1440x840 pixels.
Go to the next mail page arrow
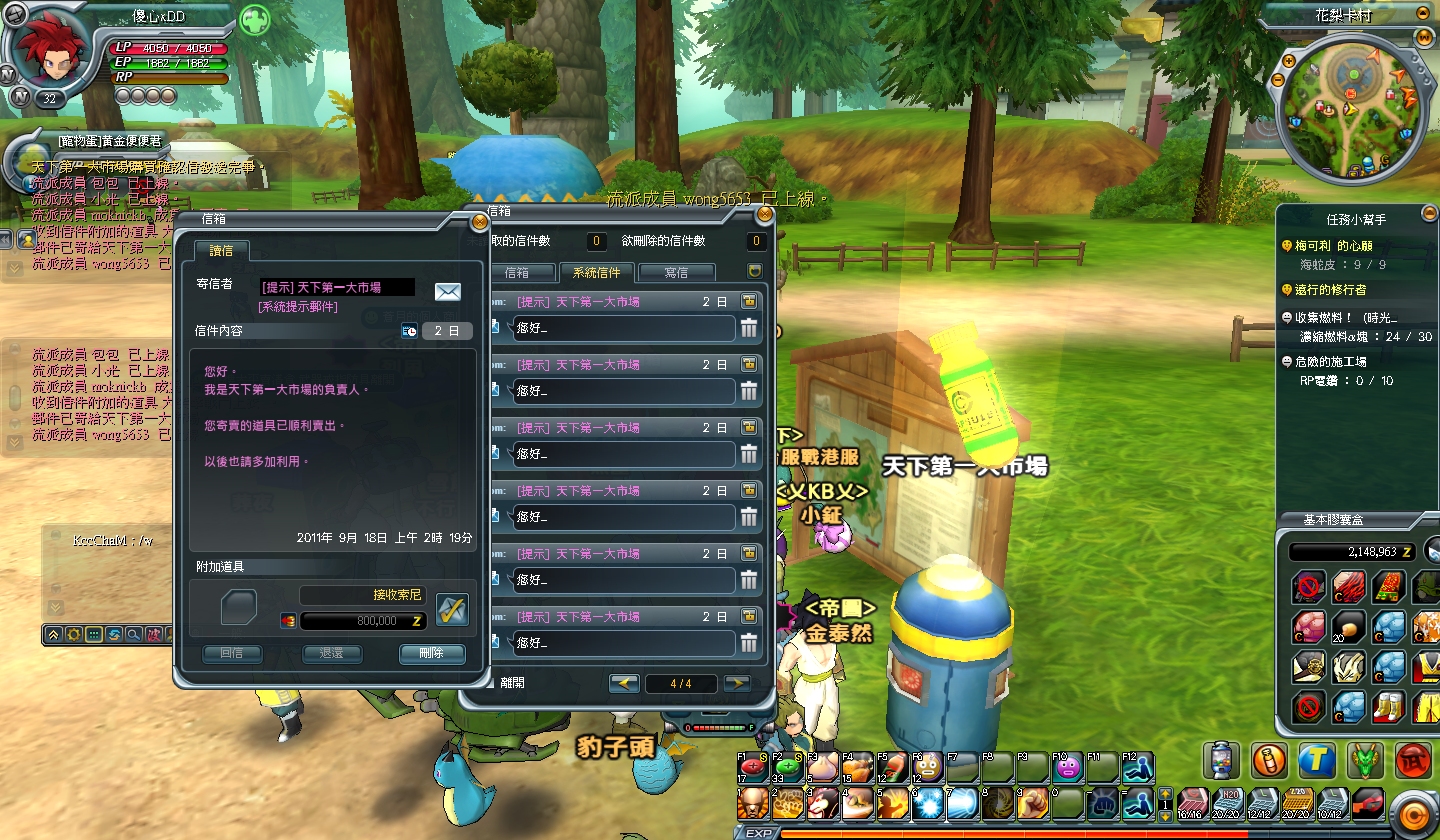(737, 684)
